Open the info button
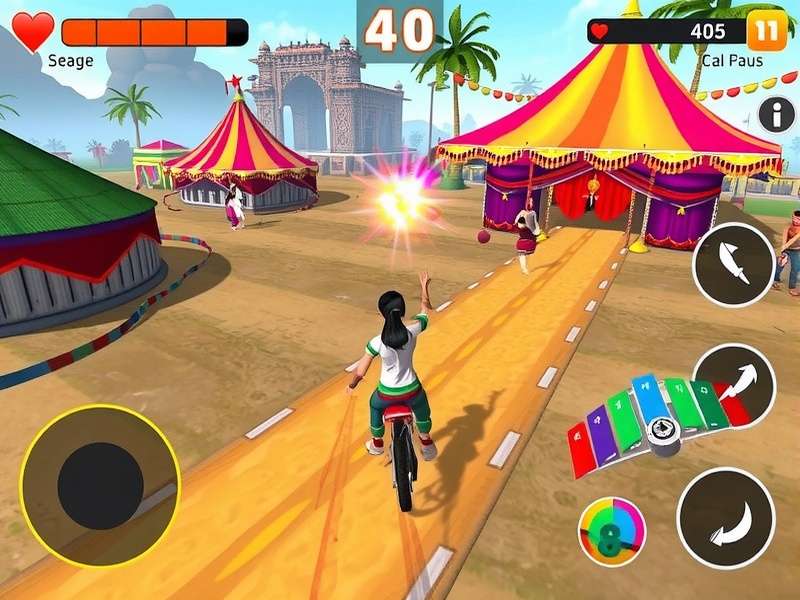 point(776,115)
